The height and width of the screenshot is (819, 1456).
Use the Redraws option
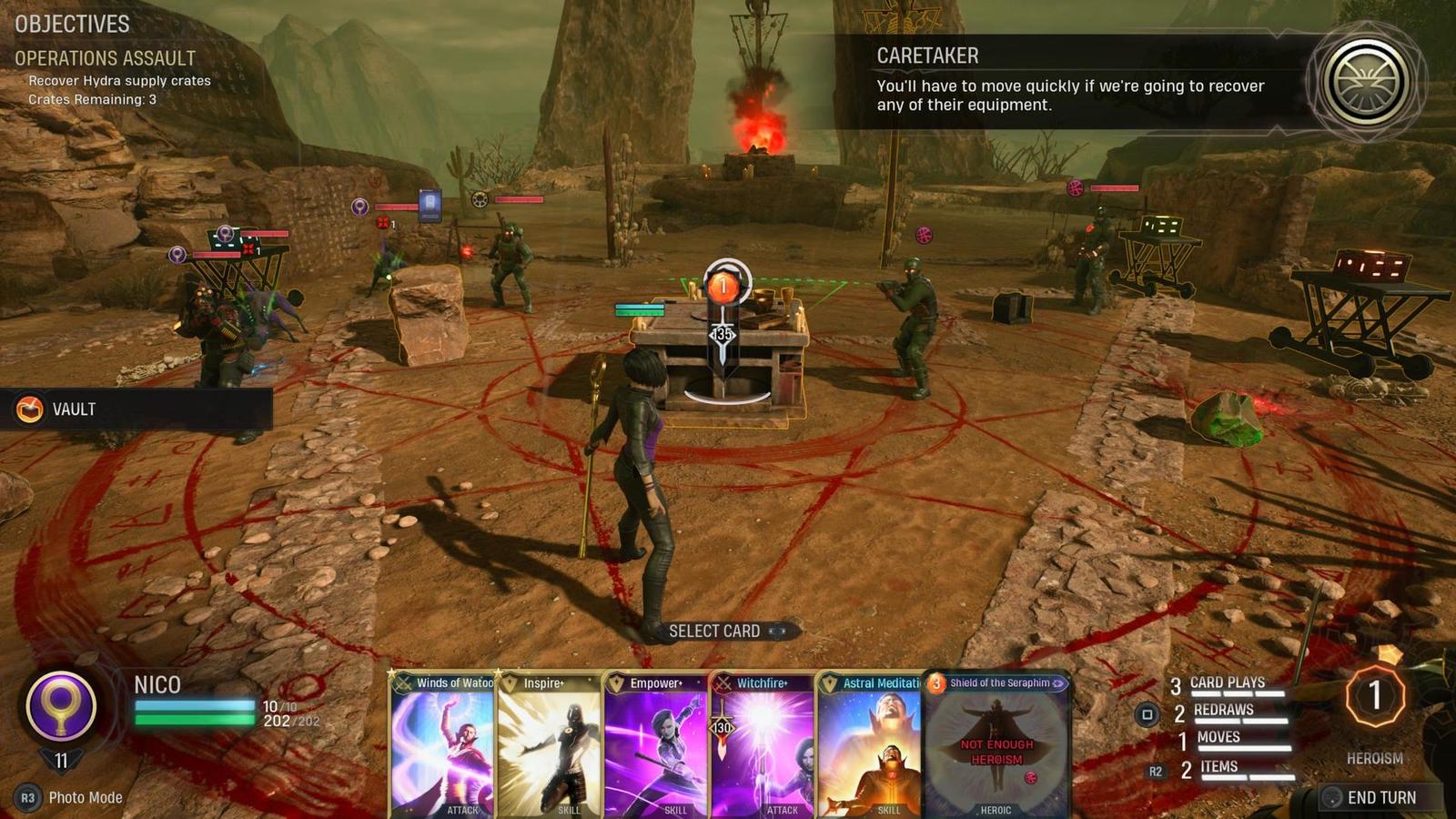point(1223,710)
